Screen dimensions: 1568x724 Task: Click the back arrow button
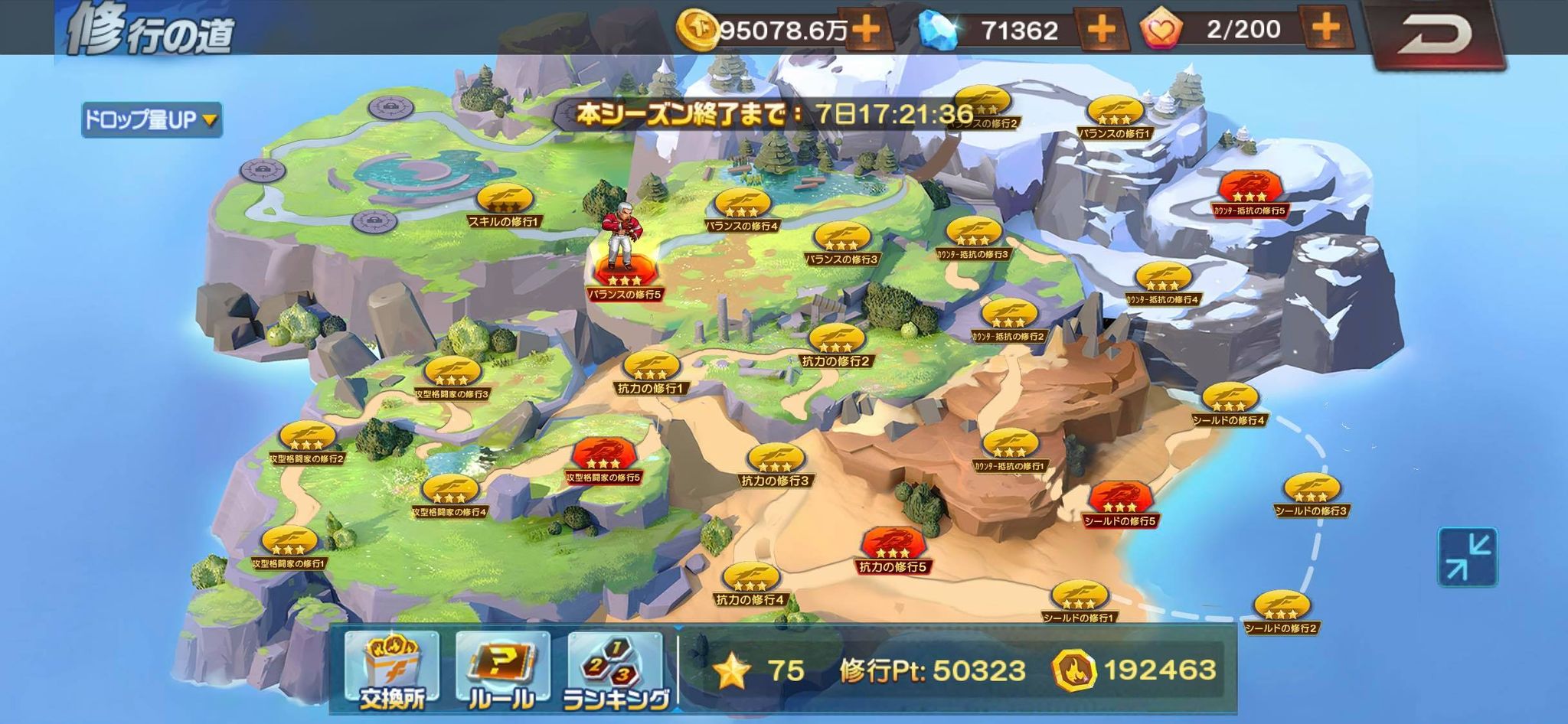pos(1434,34)
